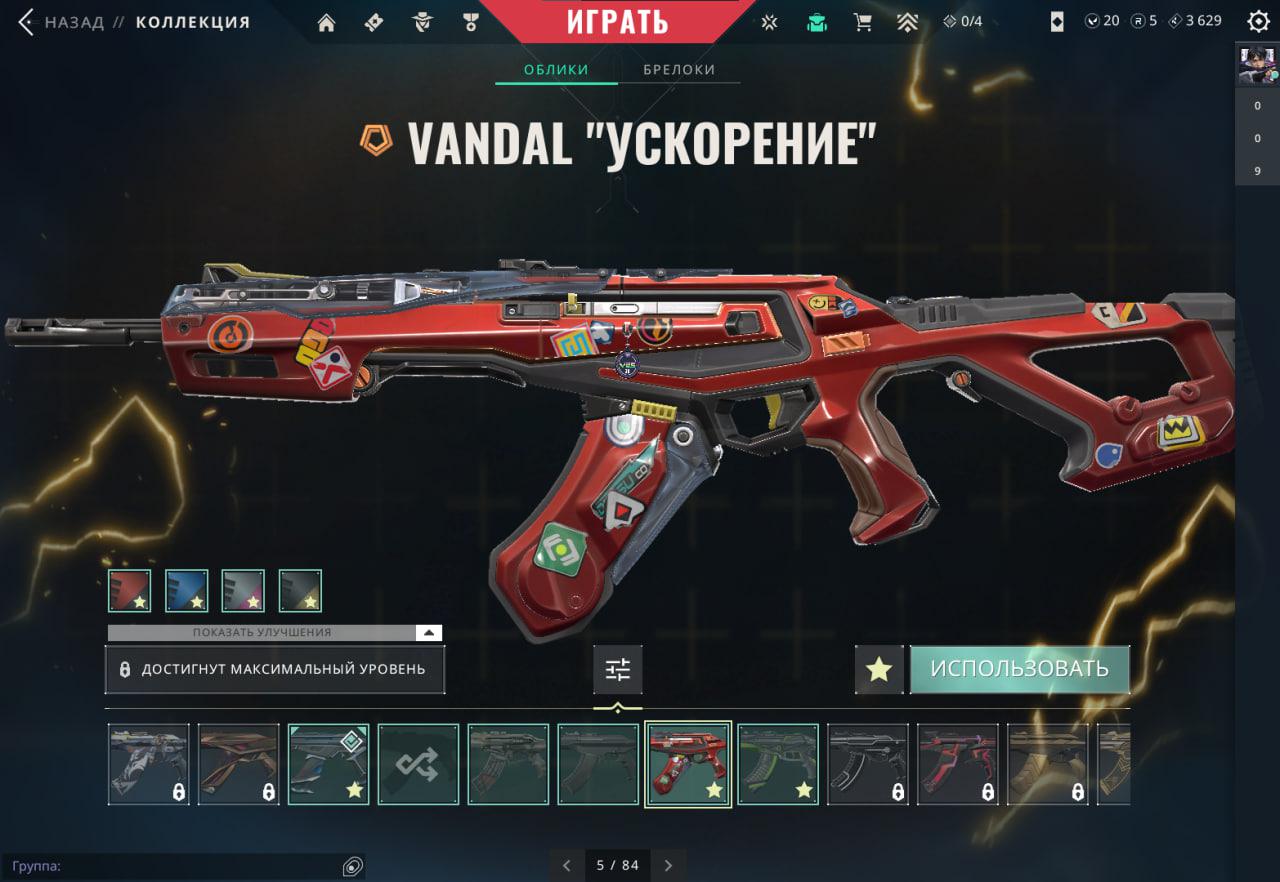Toggle favorite with the star button
The width and height of the screenshot is (1280, 882).
879,670
